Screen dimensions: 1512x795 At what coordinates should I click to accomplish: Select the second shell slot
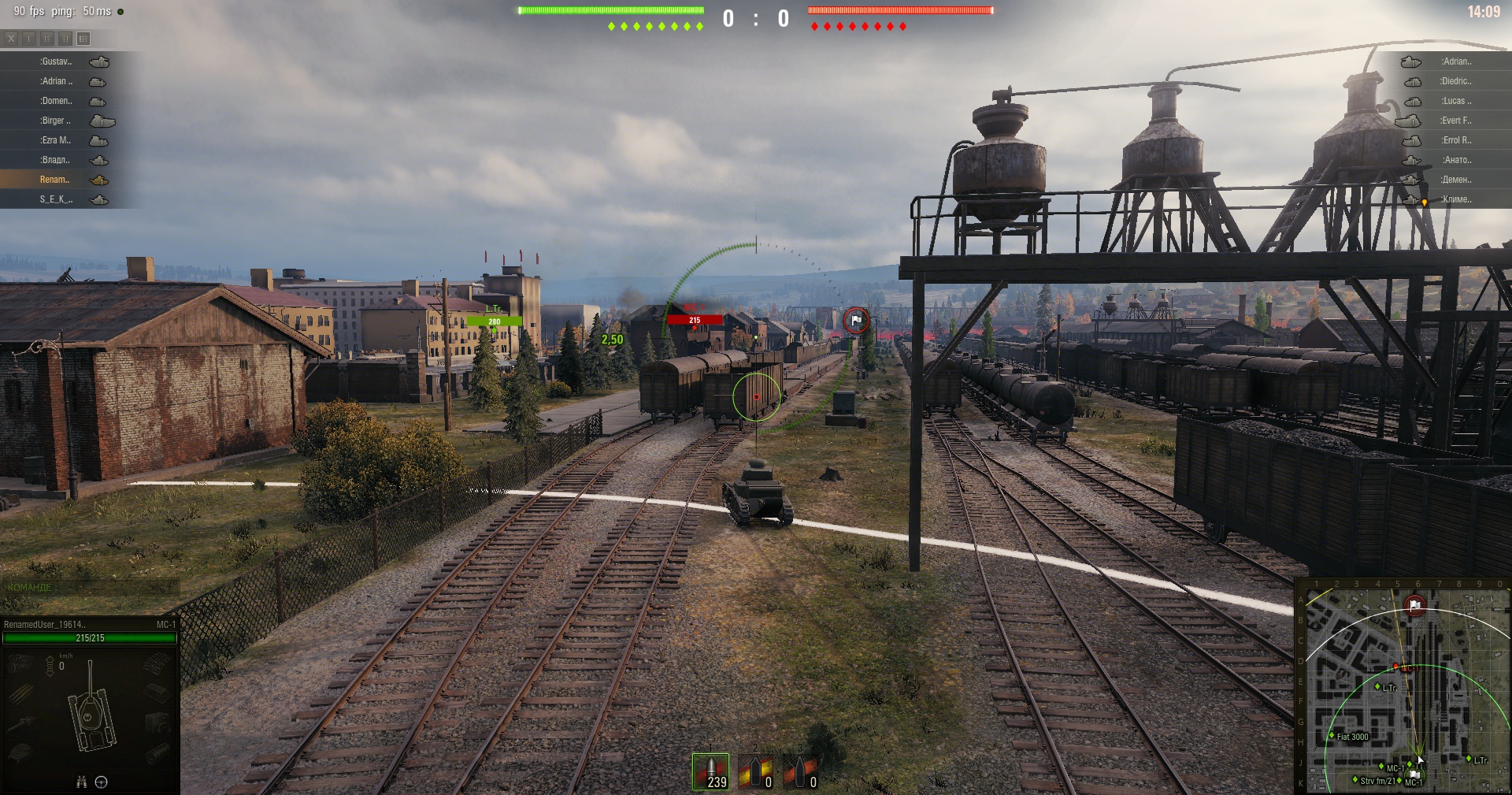click(x=755, y=771)
